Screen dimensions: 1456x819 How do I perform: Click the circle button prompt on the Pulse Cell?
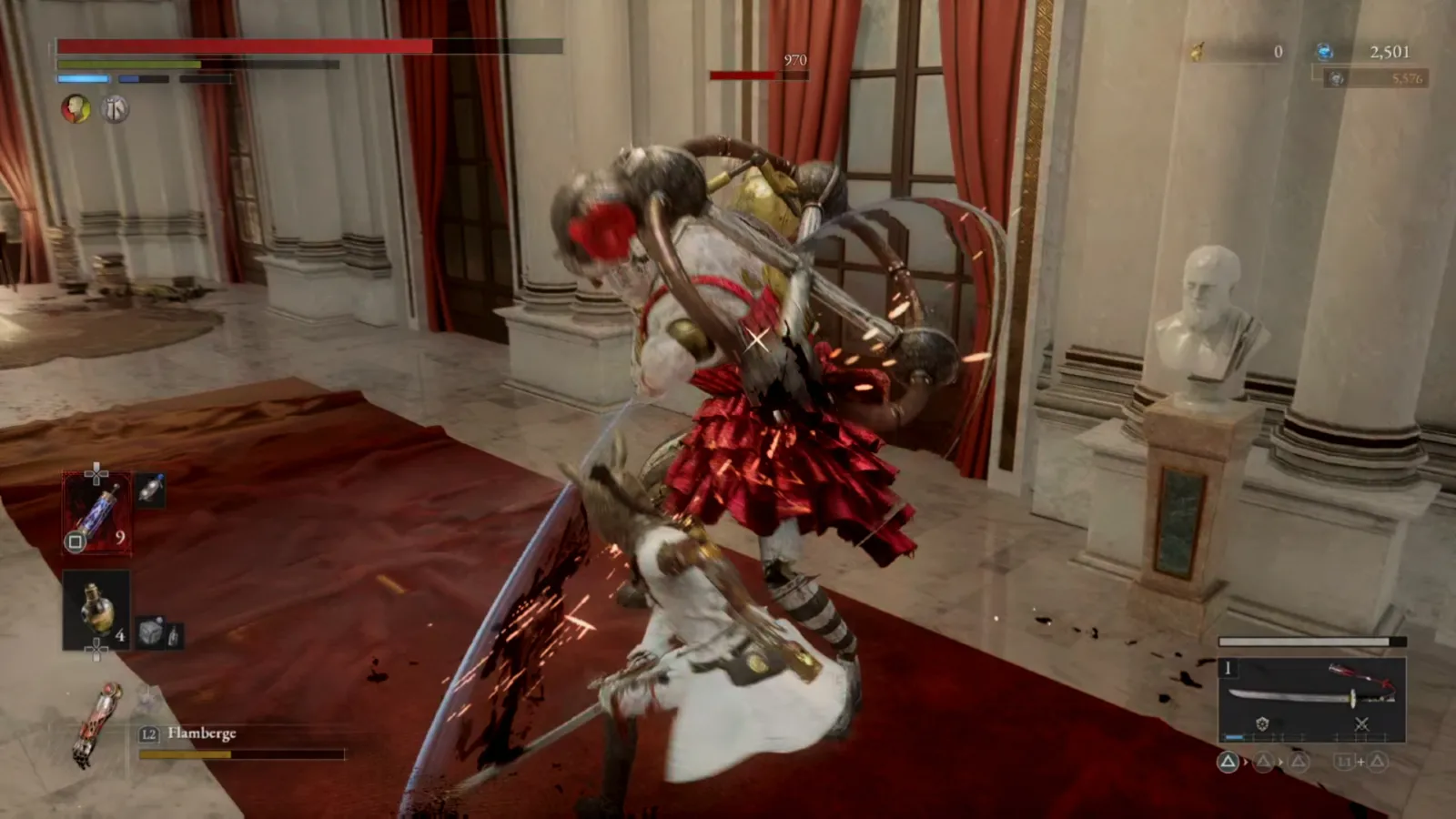pos(75,541)
